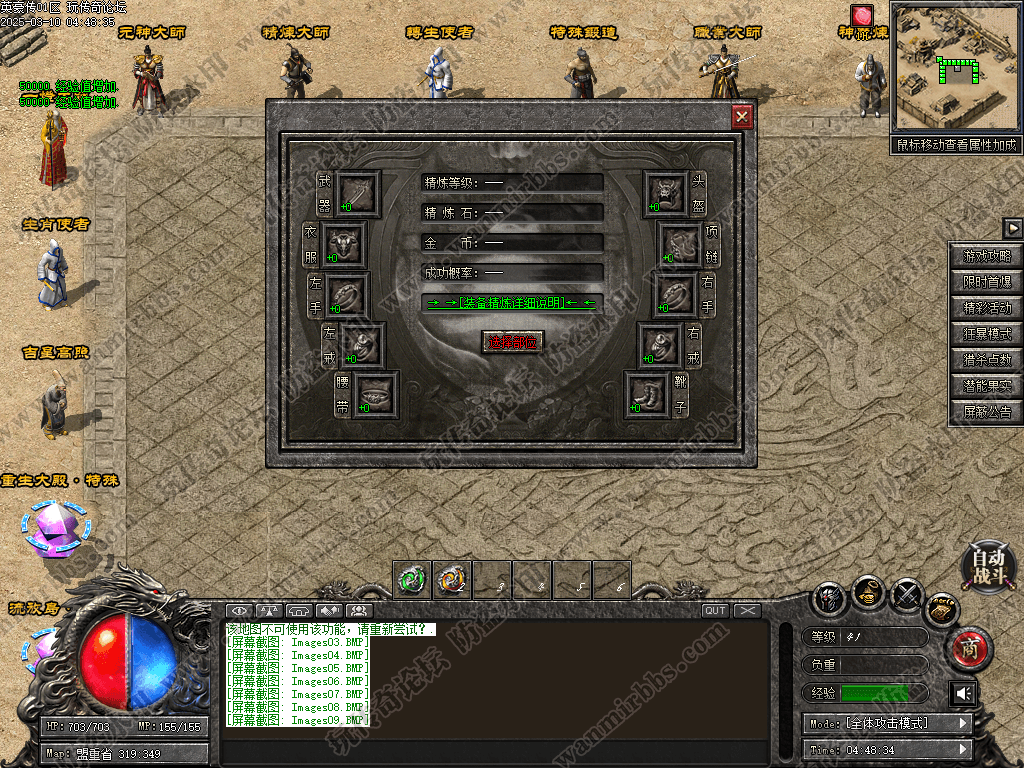
Task: Select the 左戒 left ring slot
Action: pos(361,344)
